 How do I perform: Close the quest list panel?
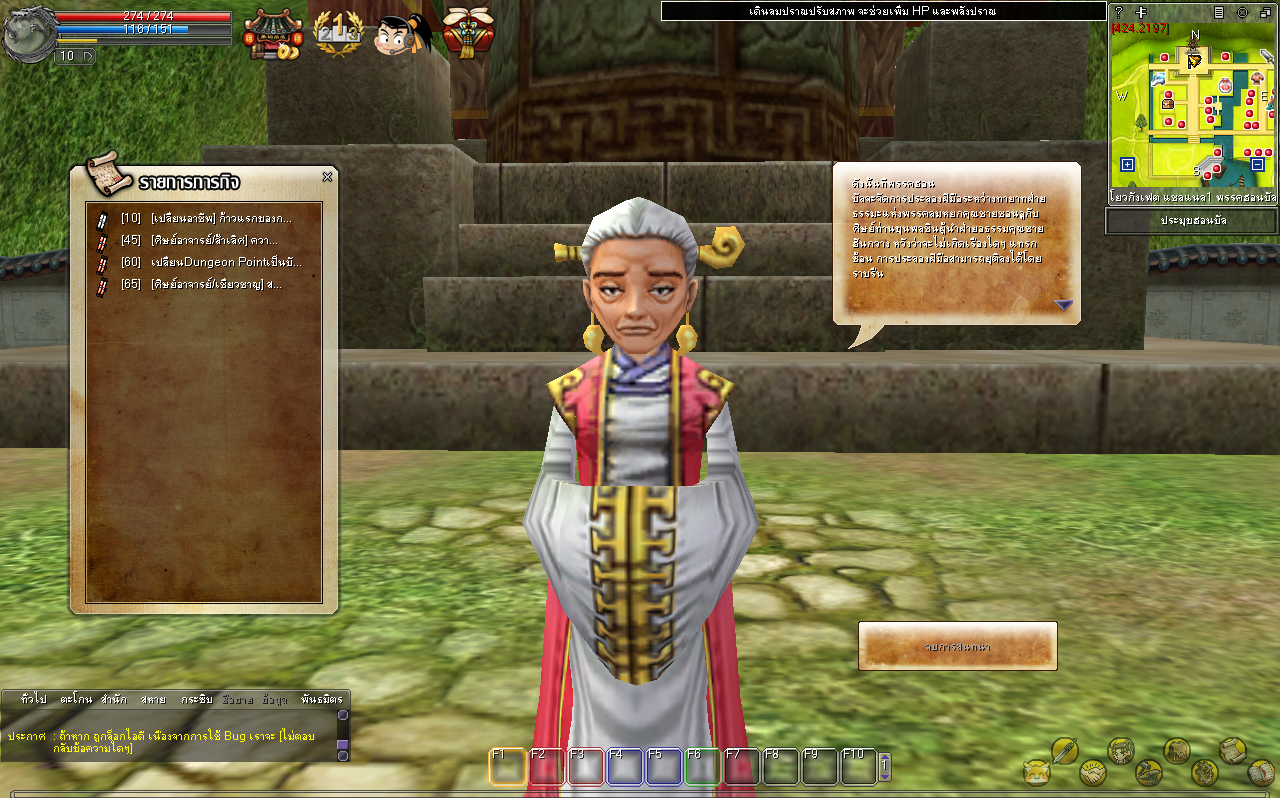327,177
